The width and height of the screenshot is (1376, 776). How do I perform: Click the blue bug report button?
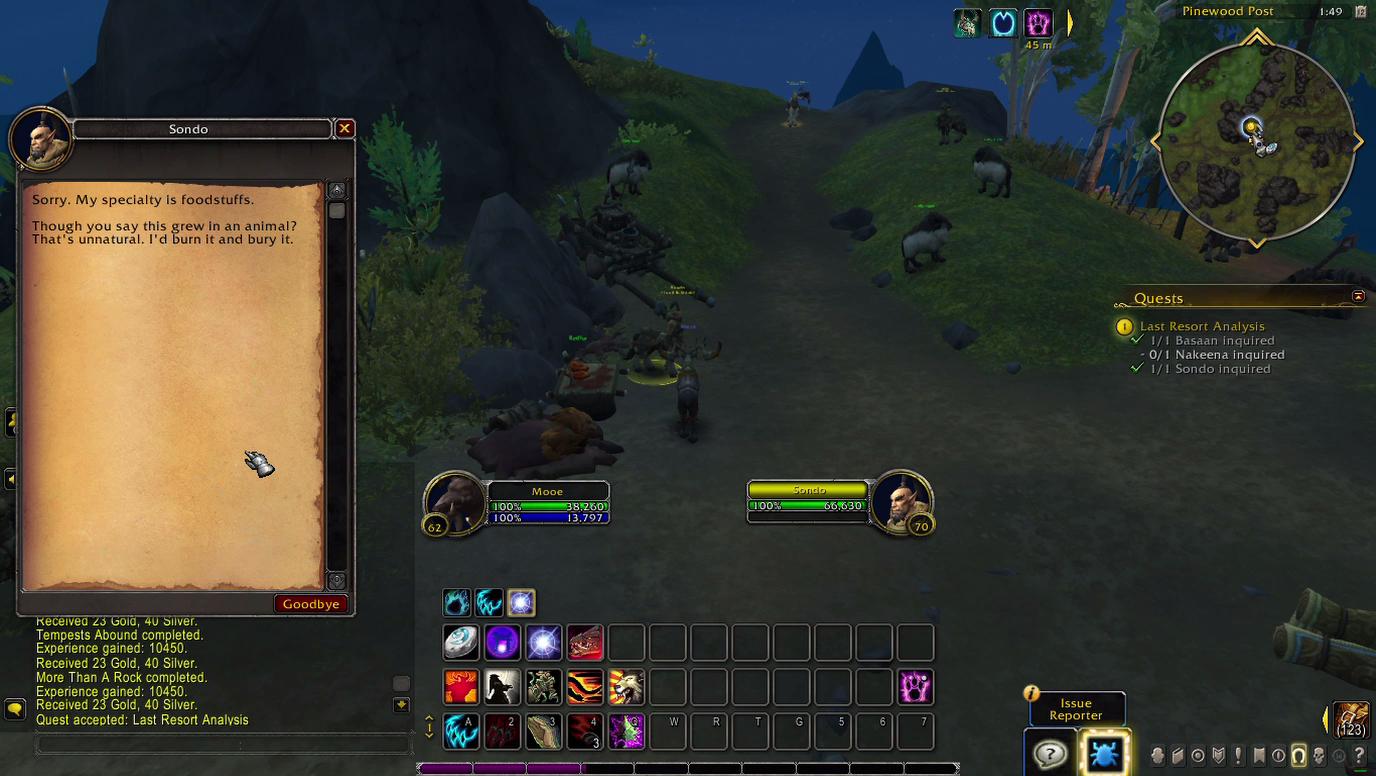[1104, 753]
